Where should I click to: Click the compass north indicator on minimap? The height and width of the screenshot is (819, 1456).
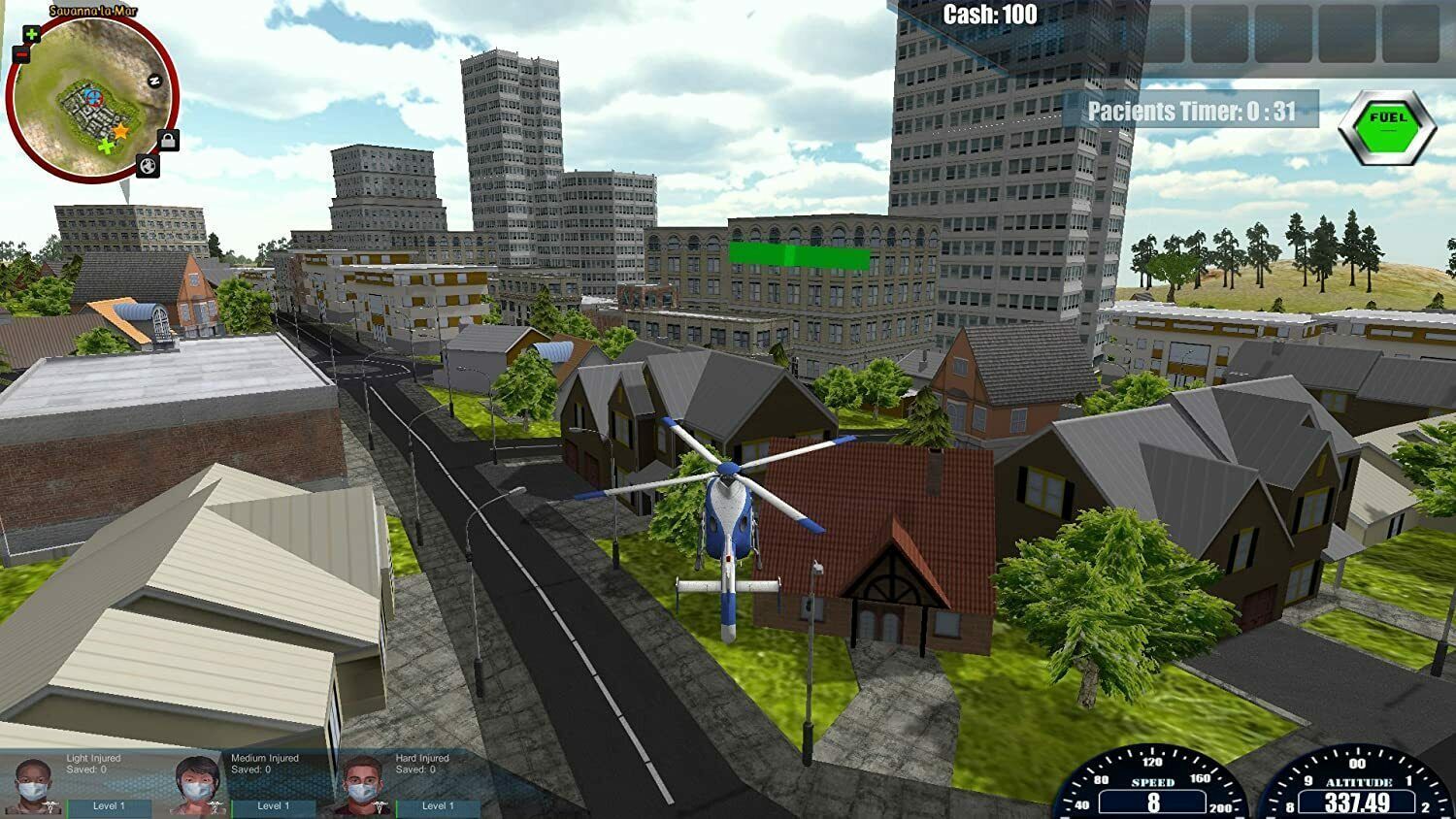[152, 82]
